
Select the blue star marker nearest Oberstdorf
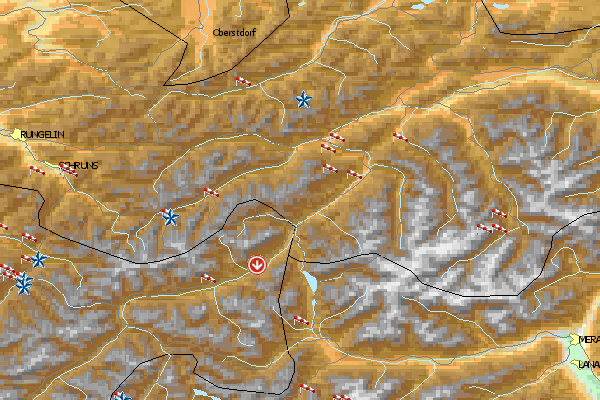click(303, 99)
